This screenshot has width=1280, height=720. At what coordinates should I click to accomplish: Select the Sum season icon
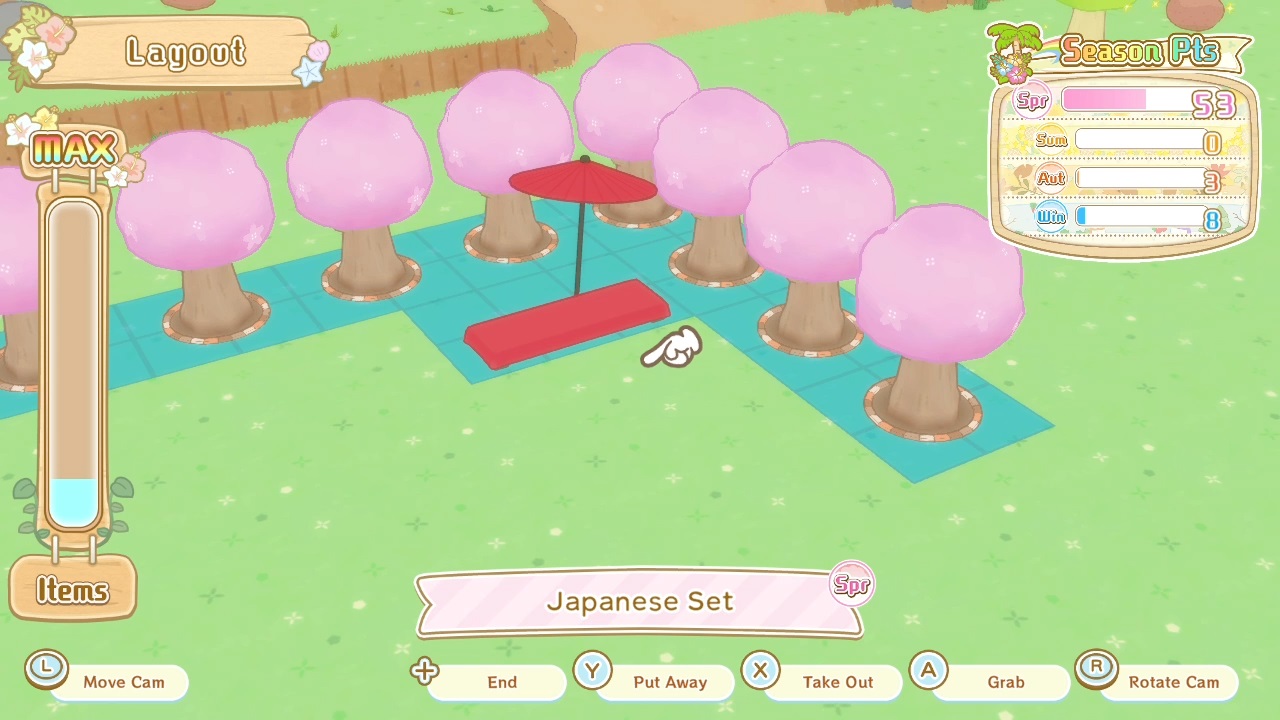tap(1050, 140)
